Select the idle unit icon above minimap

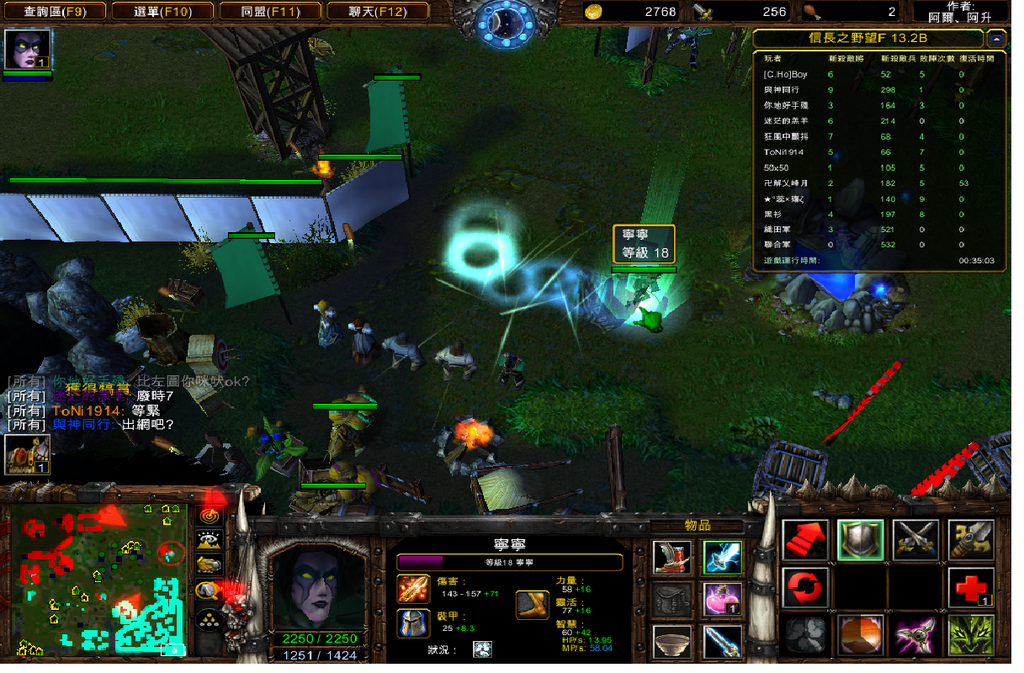tap(27, 454)
